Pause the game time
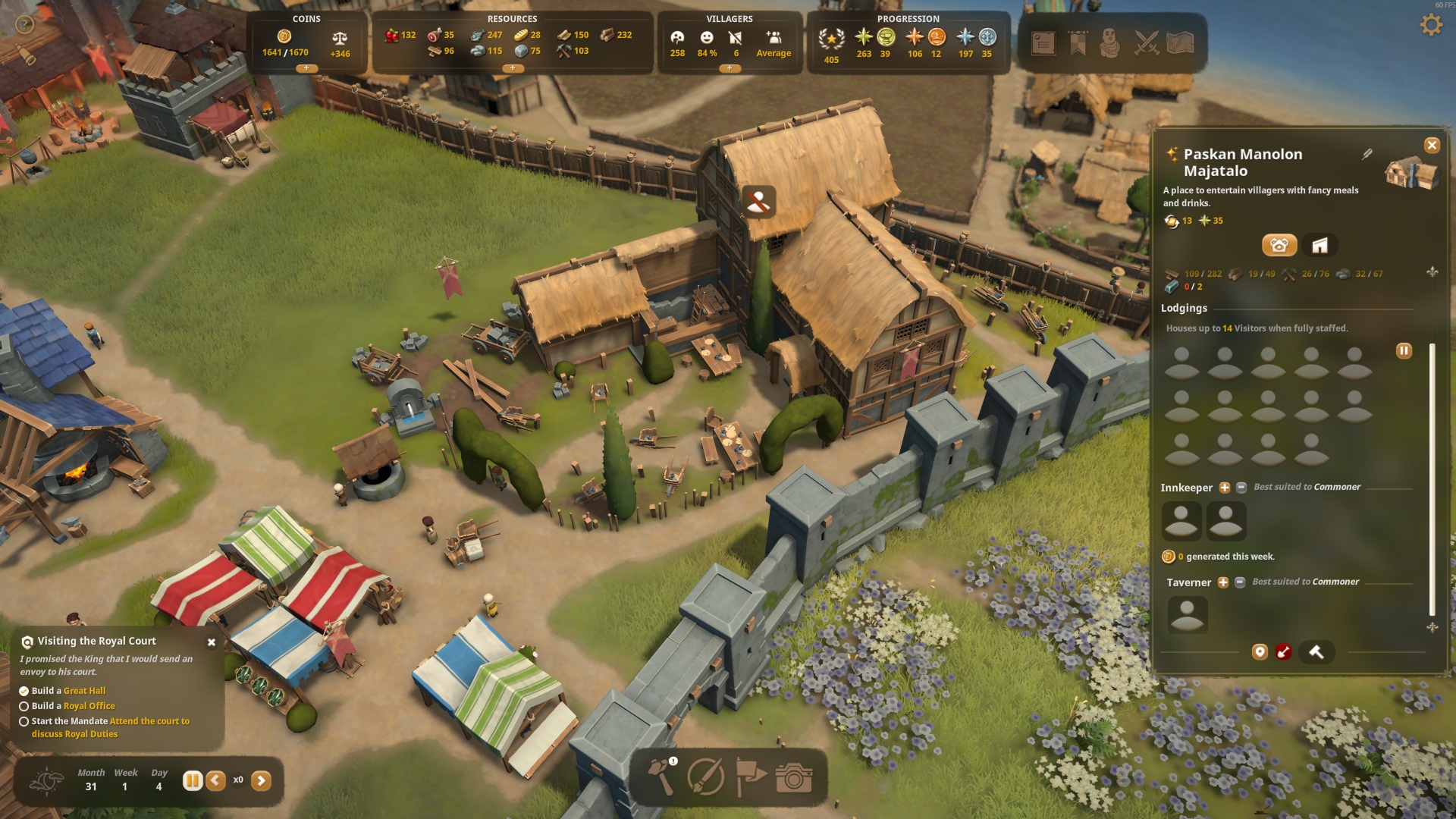The height and width of the screenshot is (819, 1456). [x=193, y=780]
